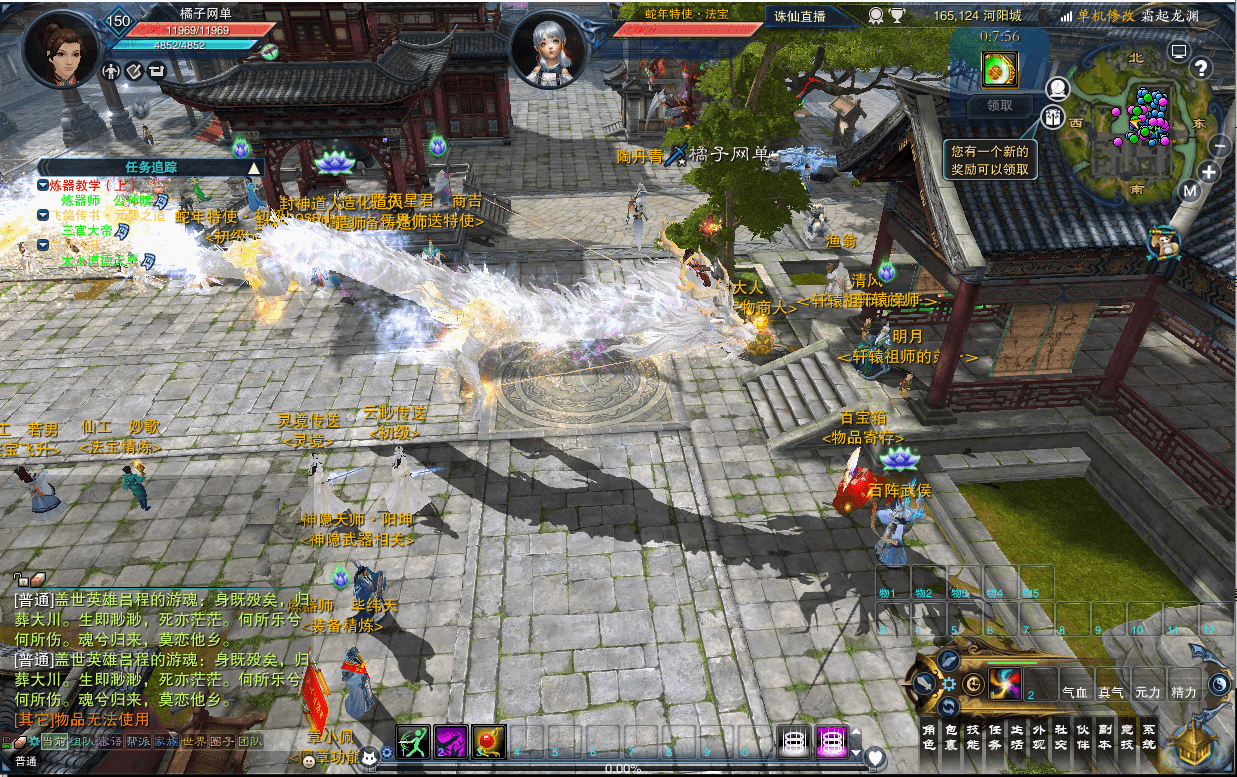Open the full map with M button
The height and width of the screenshot is (777, 1237).
point(1189,191)
